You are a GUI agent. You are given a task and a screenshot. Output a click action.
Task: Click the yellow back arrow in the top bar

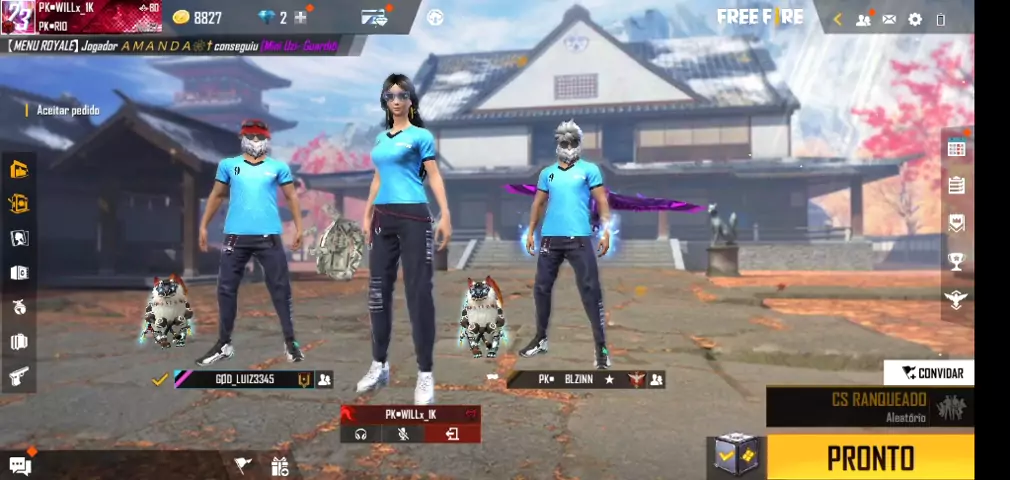point(837,19)
